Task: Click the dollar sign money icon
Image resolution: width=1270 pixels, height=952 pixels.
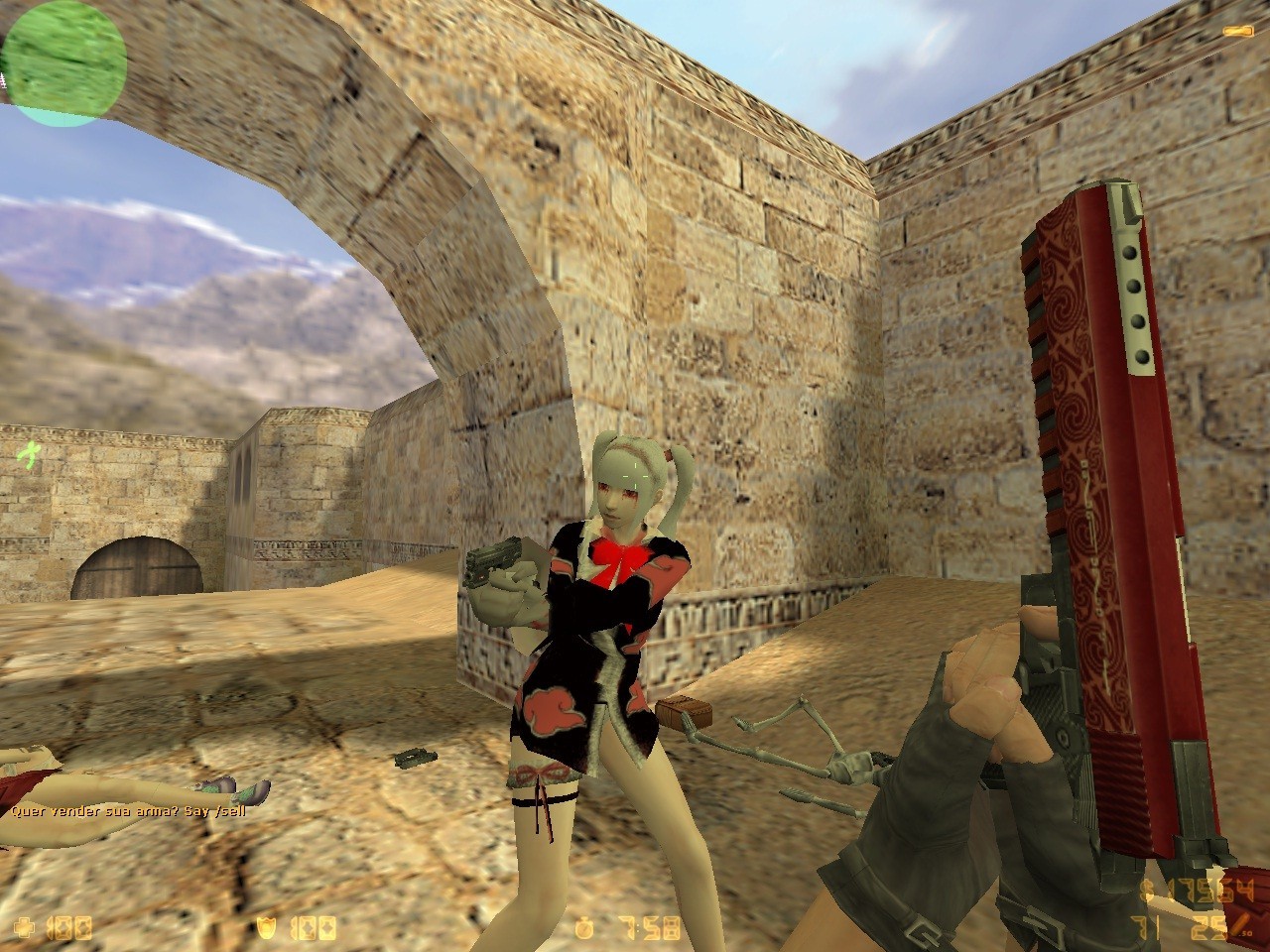Action: [x=1148, y=888]
